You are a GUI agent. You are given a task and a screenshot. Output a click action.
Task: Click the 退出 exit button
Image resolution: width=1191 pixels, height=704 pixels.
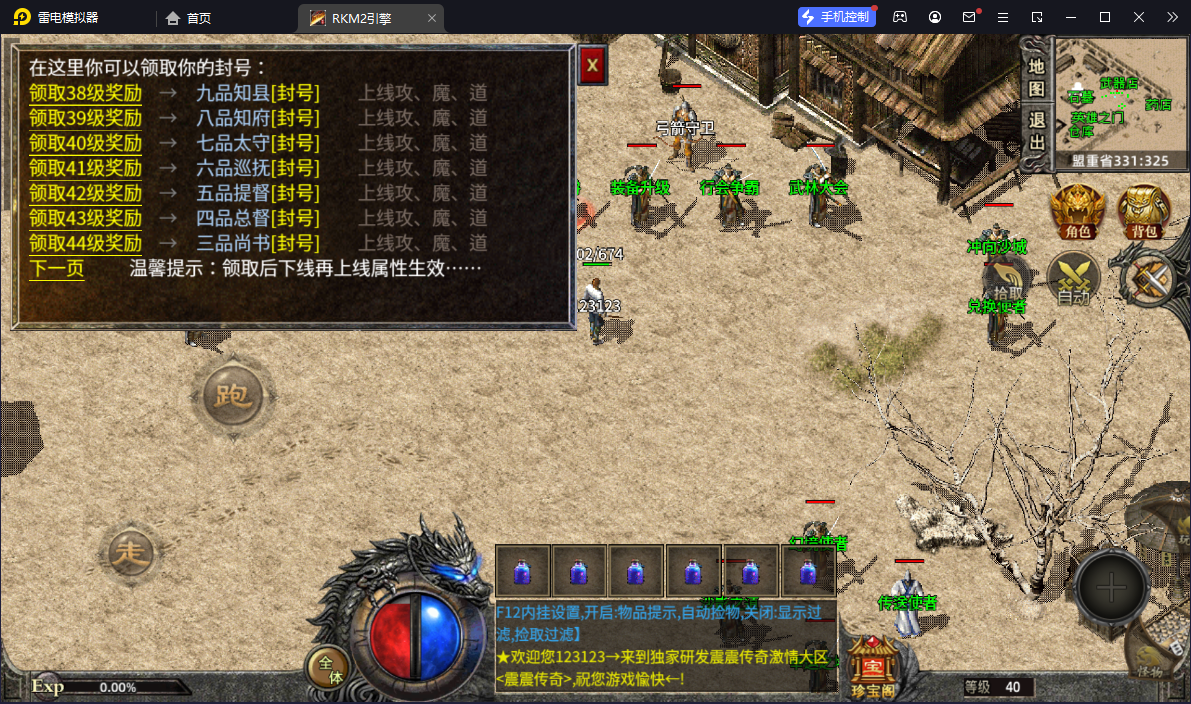[1037, 130]
